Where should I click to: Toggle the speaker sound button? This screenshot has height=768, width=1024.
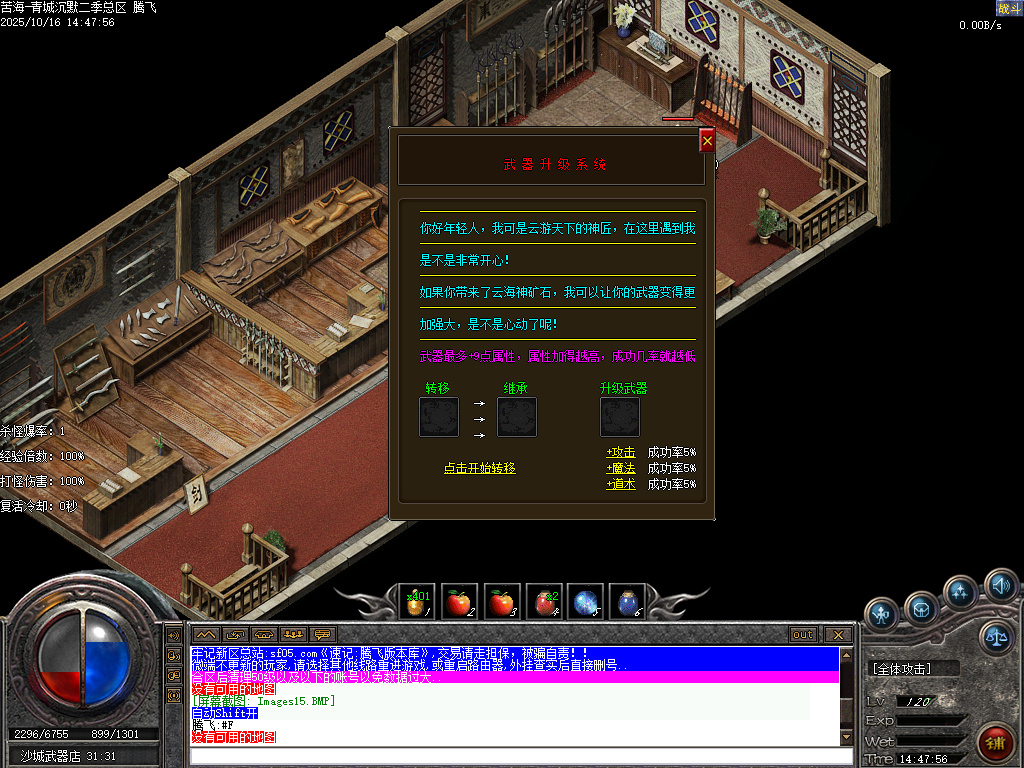pos(1000,584)
